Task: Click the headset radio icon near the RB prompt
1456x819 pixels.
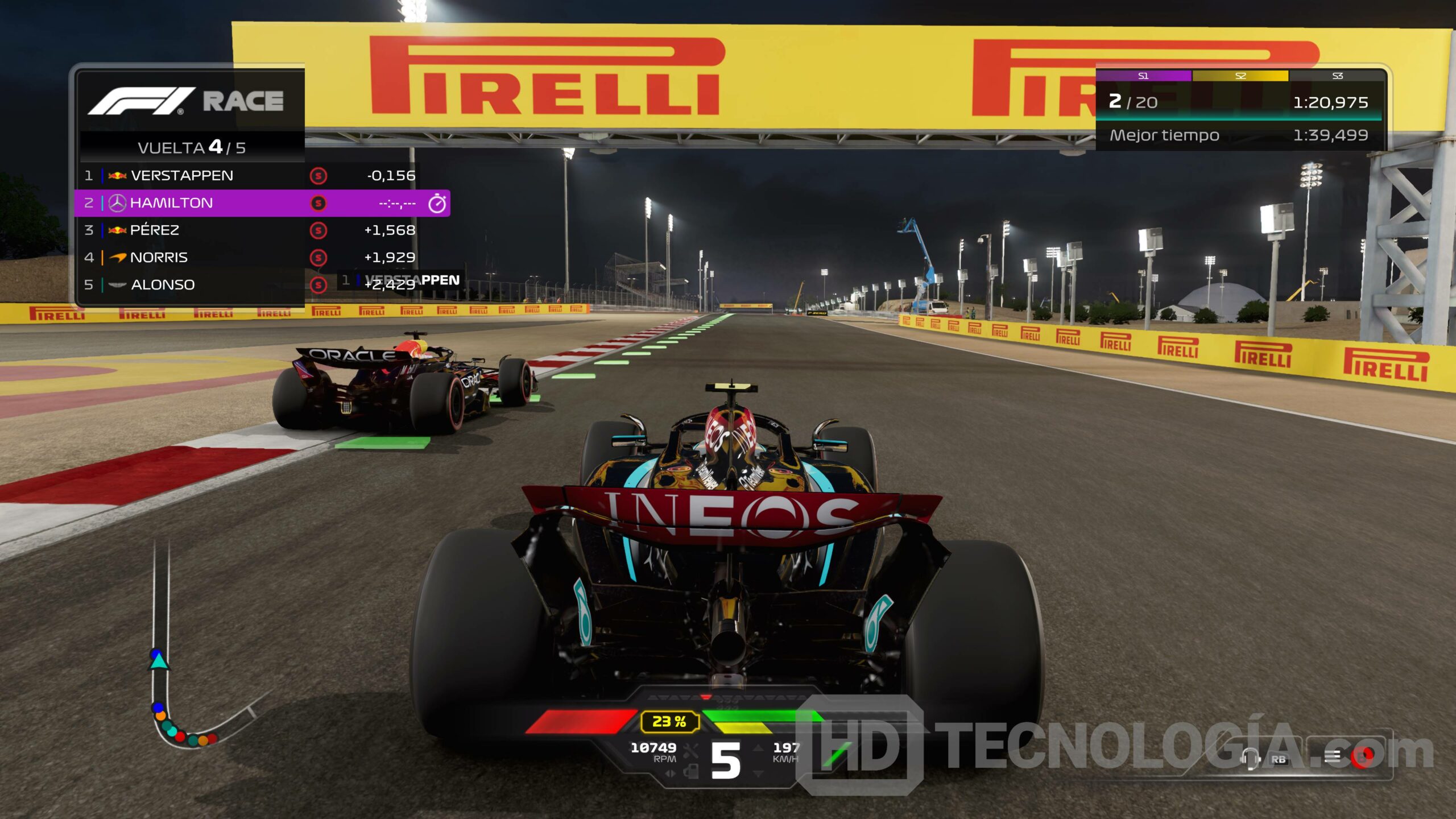Action: pos(1251,759)
